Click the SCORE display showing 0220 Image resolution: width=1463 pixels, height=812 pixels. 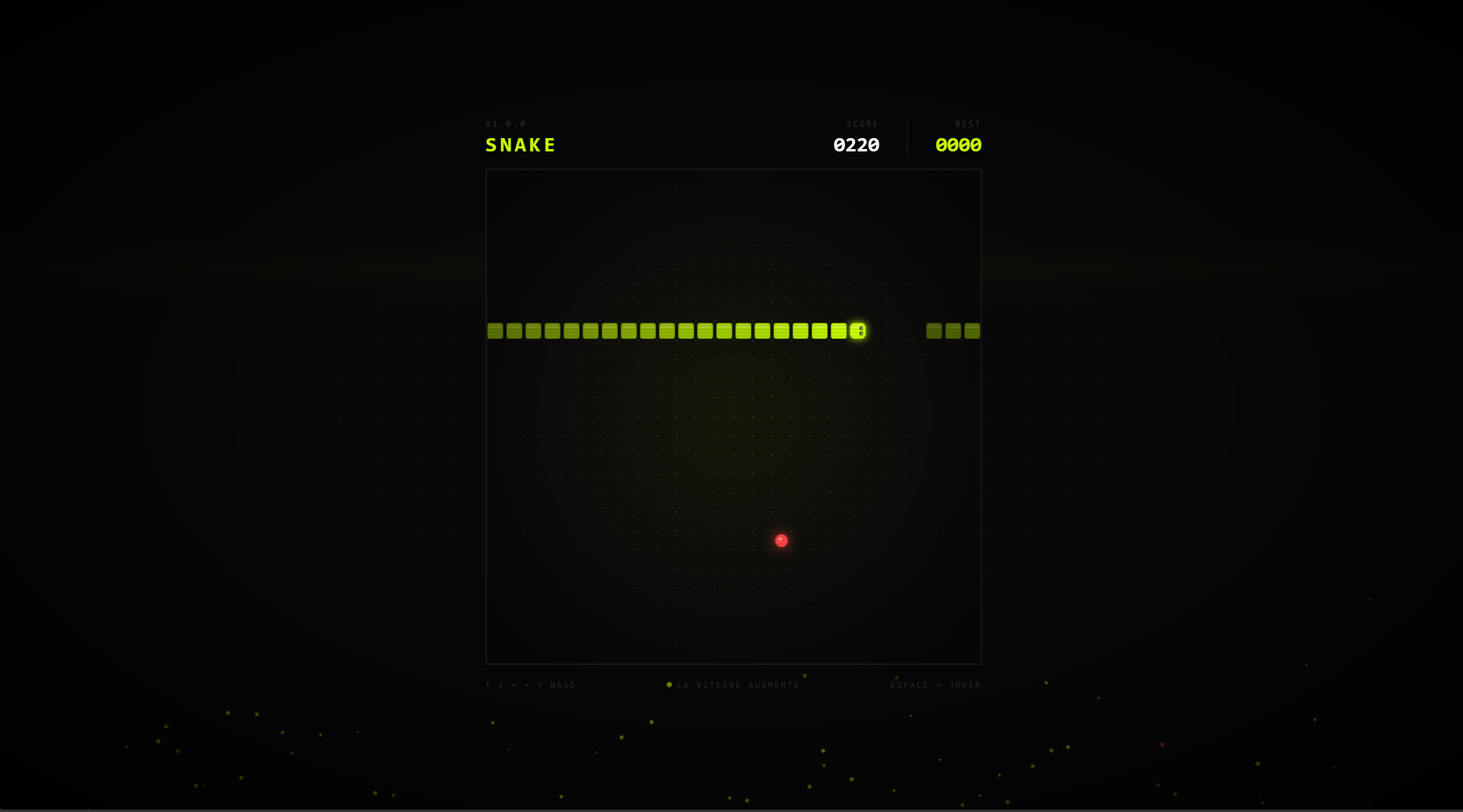(856, 145)
